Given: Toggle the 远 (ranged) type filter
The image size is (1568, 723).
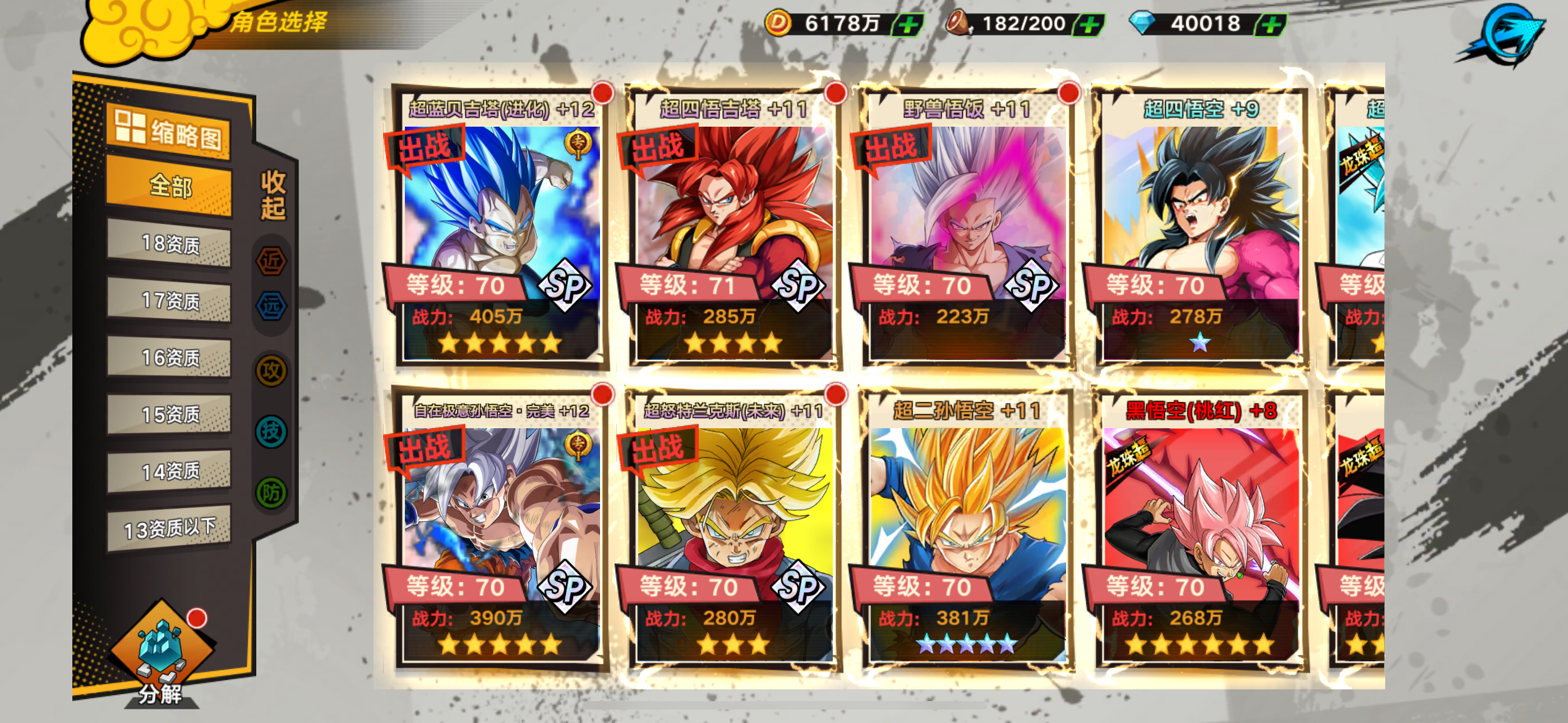Looking at the screenshot, I should 271,305.
